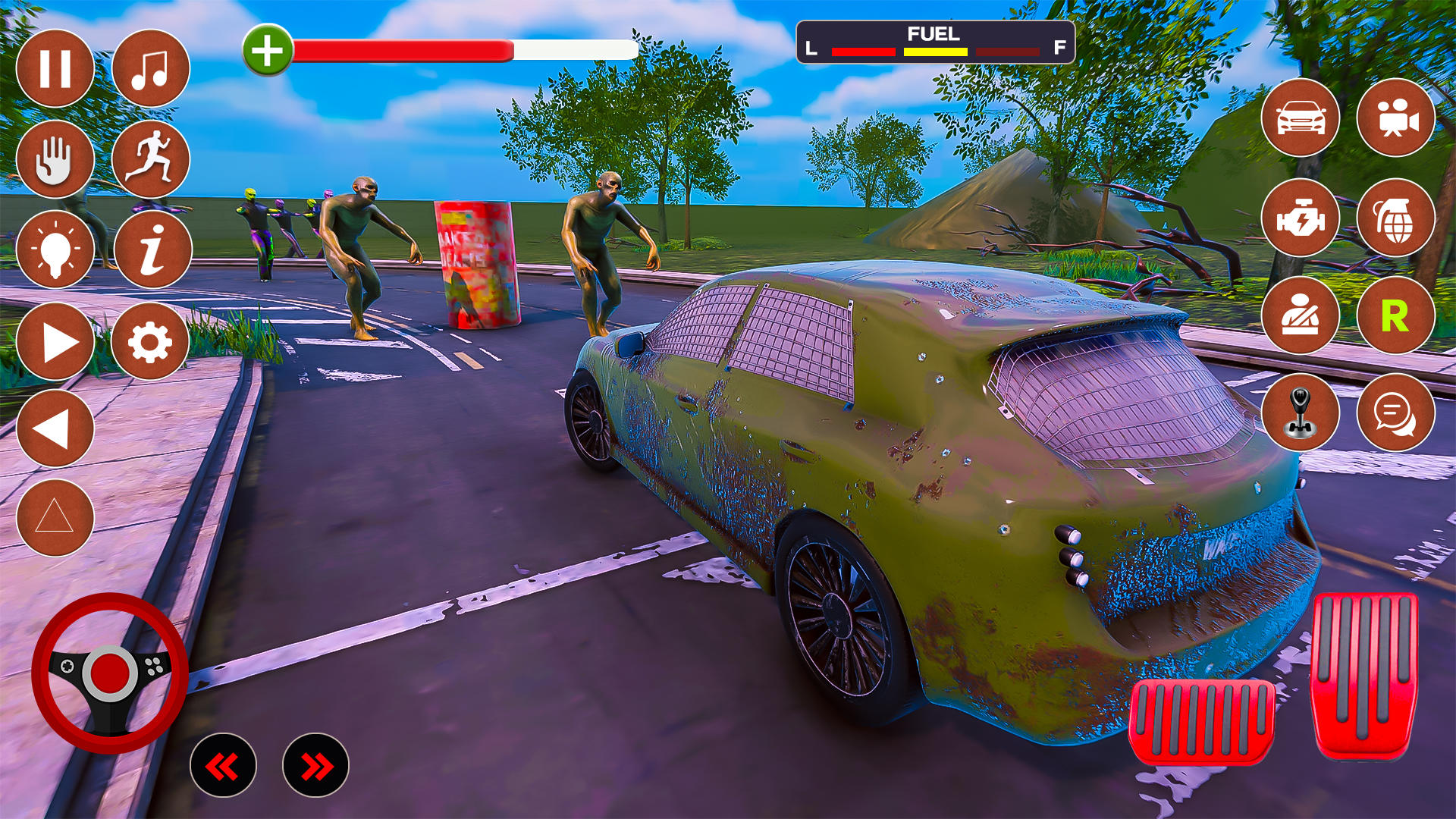Click the red double right chevron button
The height and width of the screenshot is (819, 1456).
click(x=315, y=766)
